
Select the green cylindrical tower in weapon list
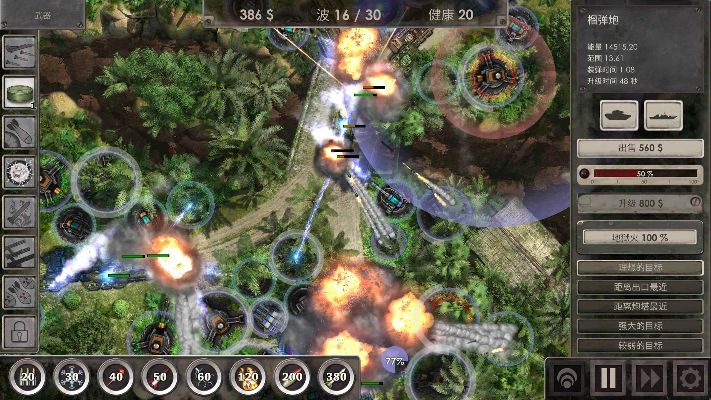coord(20,92)
